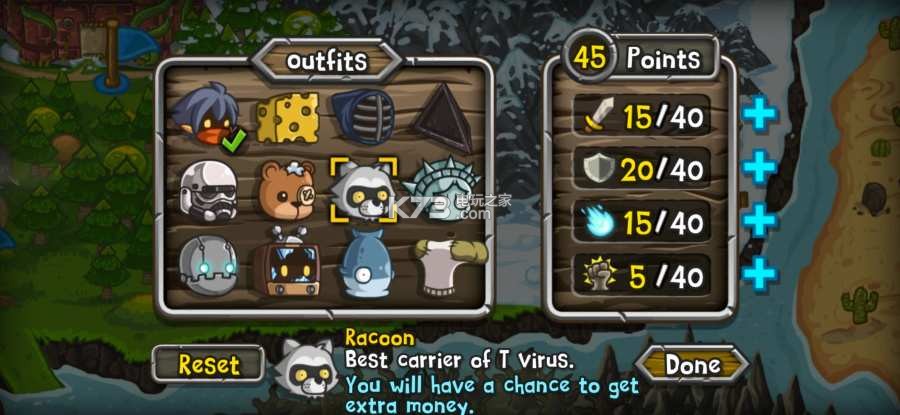This screenshot has width=900, height=415.
Task: Click the Reset button
Action: tap(208, 364)
